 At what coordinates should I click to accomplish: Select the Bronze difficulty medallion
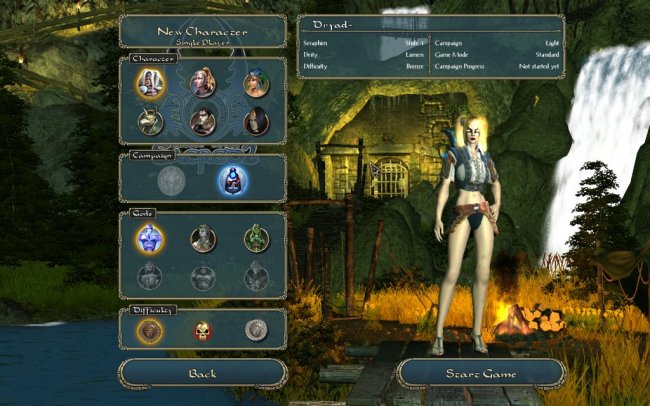[x=150, y=331]
